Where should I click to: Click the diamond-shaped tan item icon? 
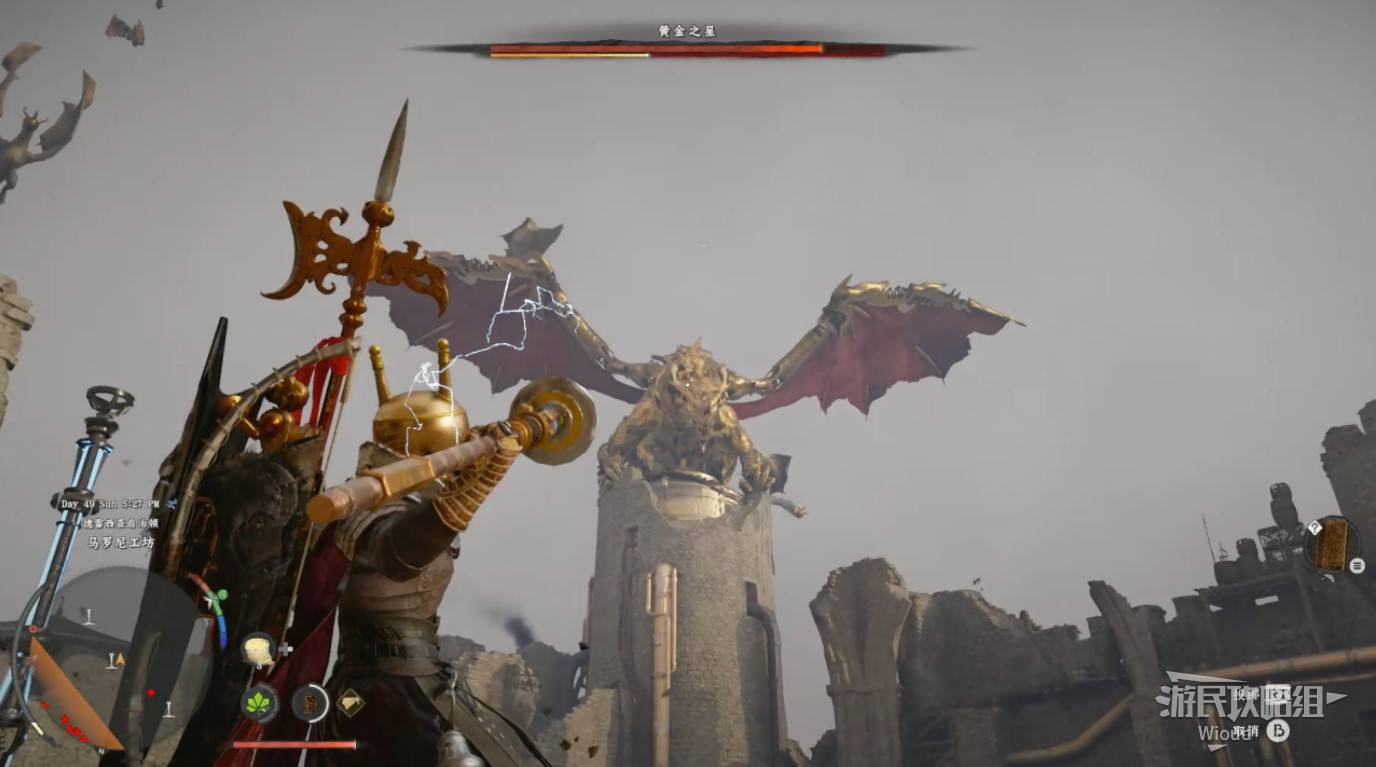[351, 702]
